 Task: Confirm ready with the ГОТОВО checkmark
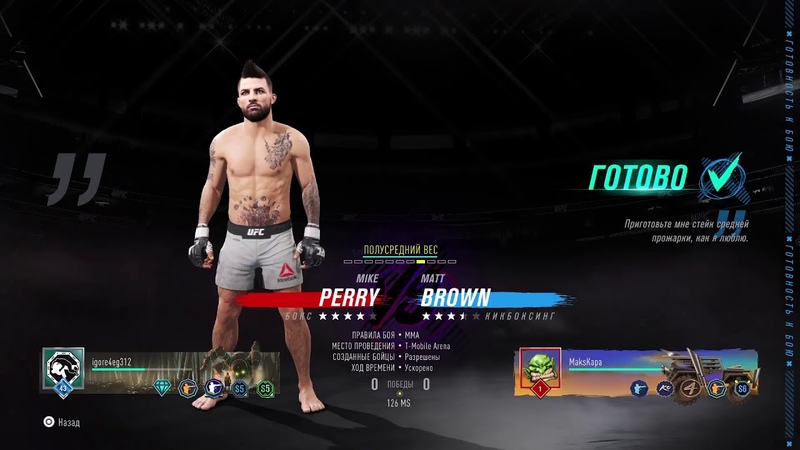721,176
